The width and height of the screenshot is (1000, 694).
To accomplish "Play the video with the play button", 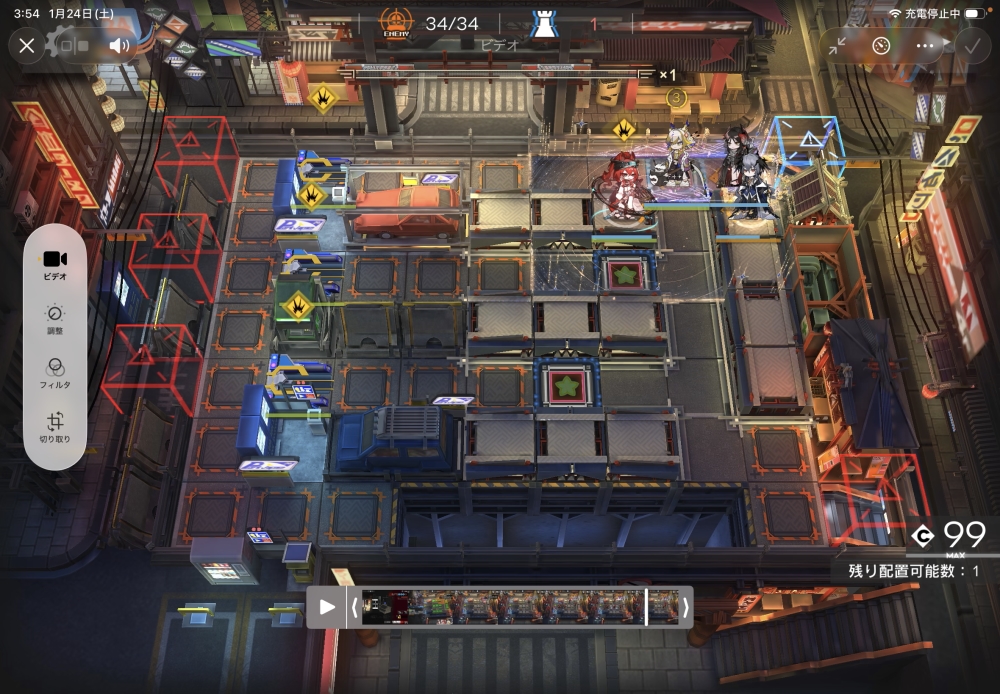I will 326,607.
